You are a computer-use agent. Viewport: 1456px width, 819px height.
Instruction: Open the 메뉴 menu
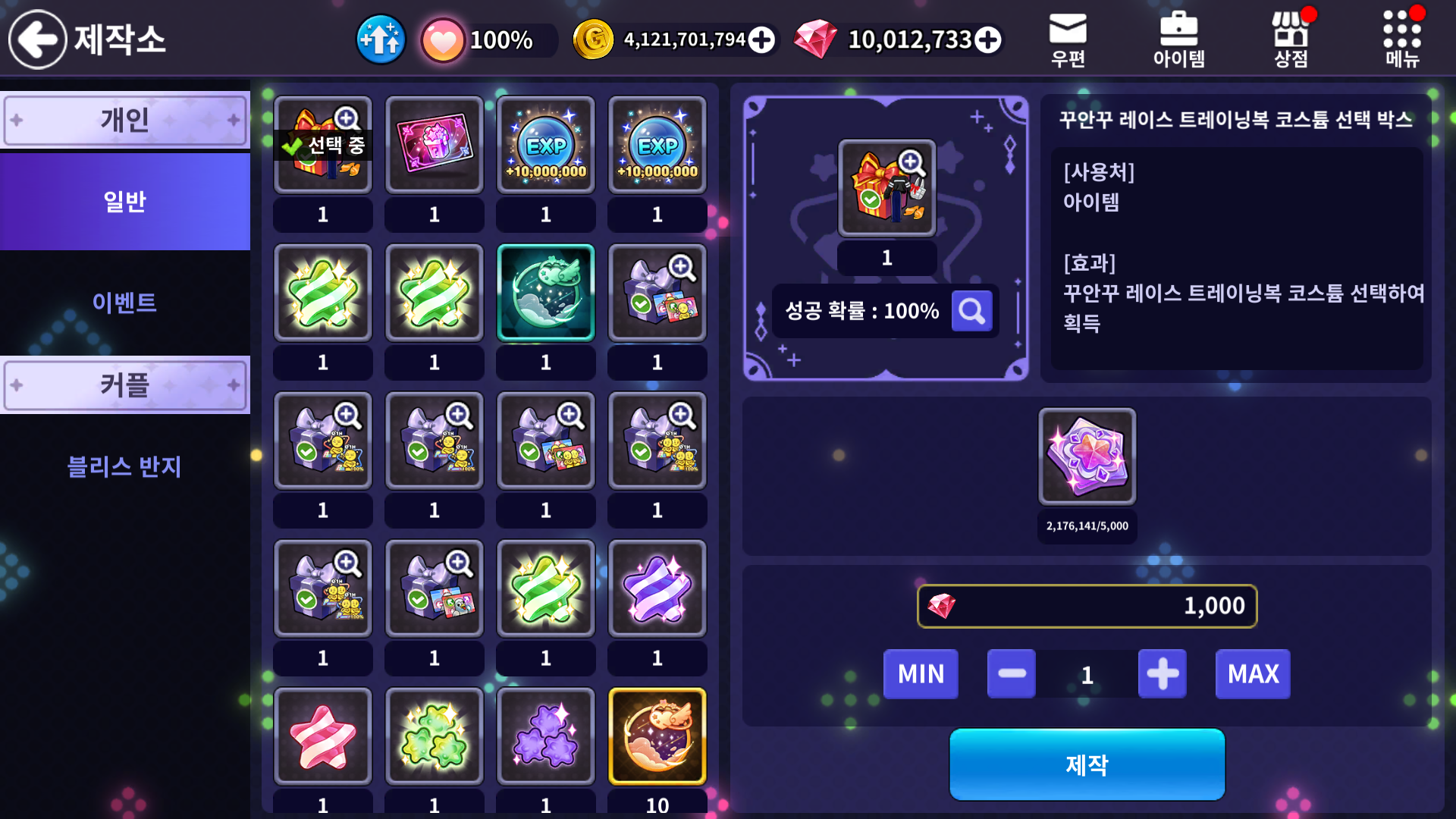click(1402, 39)
